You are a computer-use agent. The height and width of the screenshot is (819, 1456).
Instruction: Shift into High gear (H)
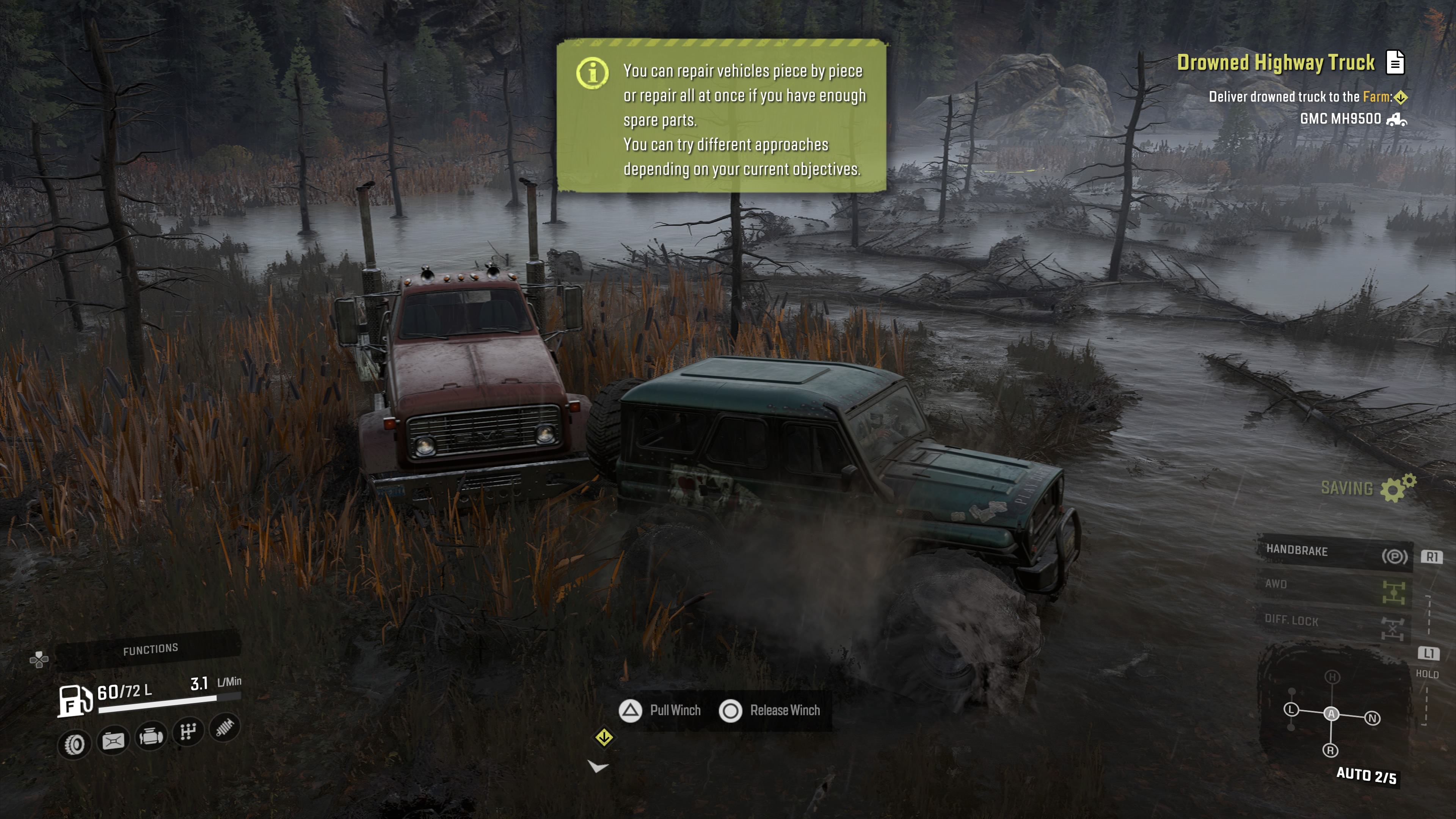[x=1332, y=677]
